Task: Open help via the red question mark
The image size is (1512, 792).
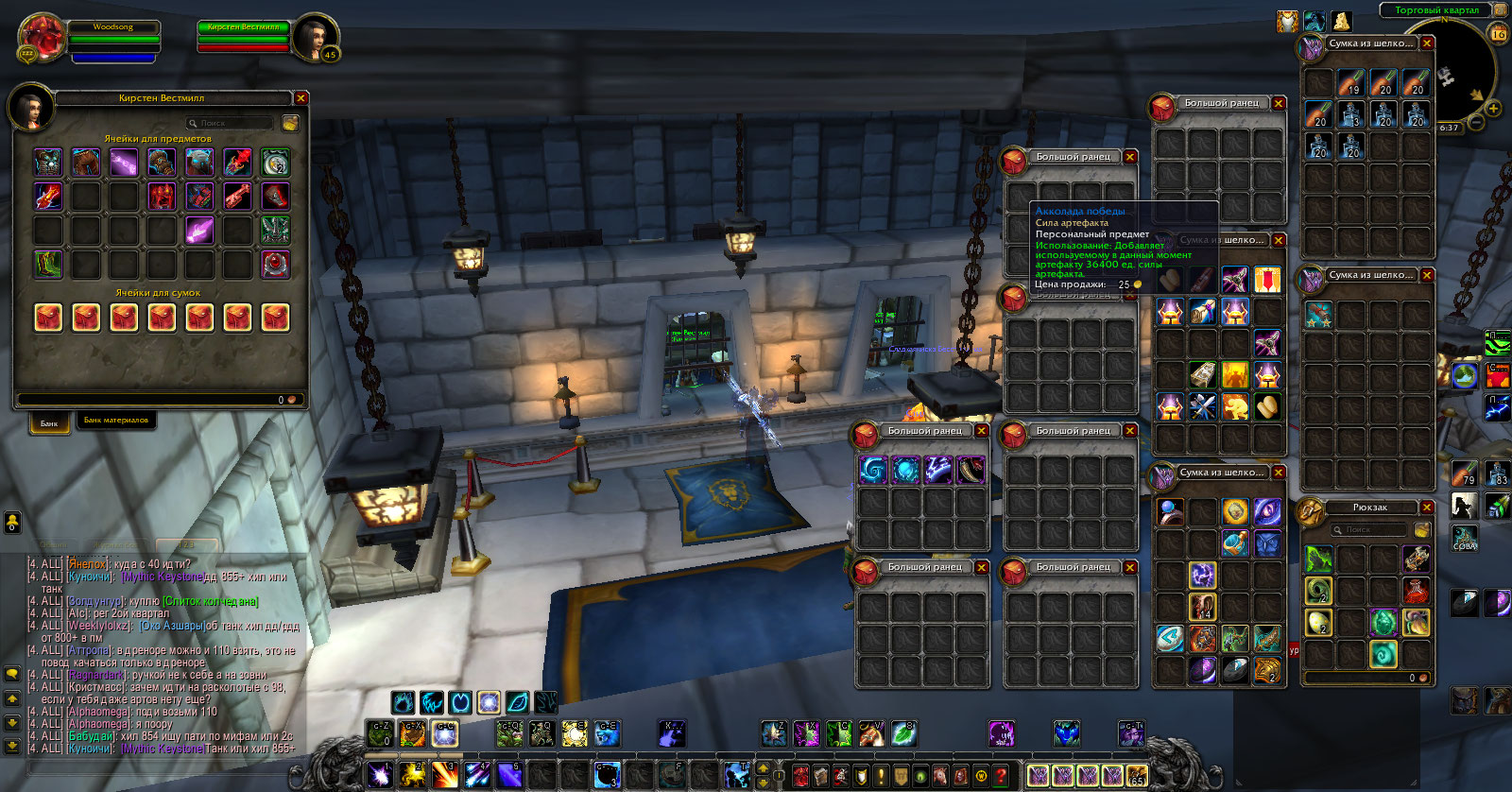Action: tap(1001, 776)
